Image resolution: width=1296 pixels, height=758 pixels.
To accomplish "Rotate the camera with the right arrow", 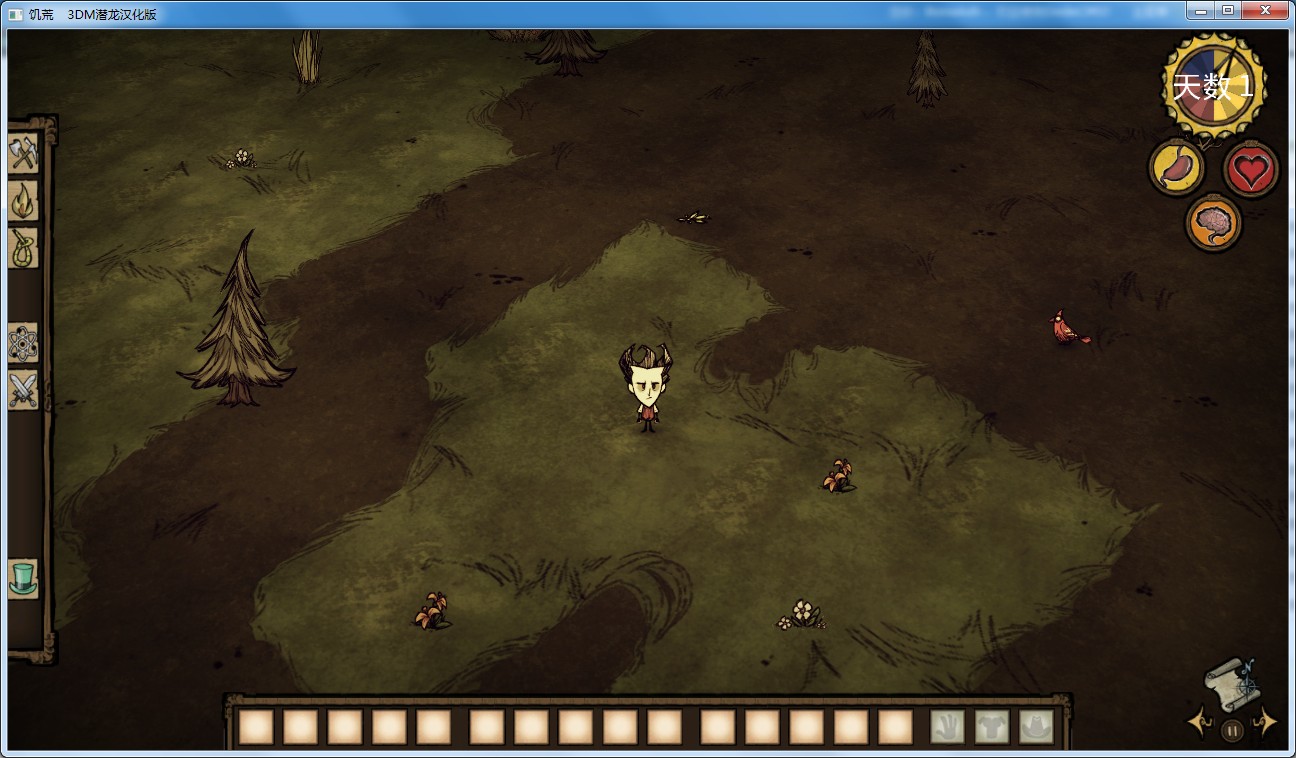I will click(1266, 721).
